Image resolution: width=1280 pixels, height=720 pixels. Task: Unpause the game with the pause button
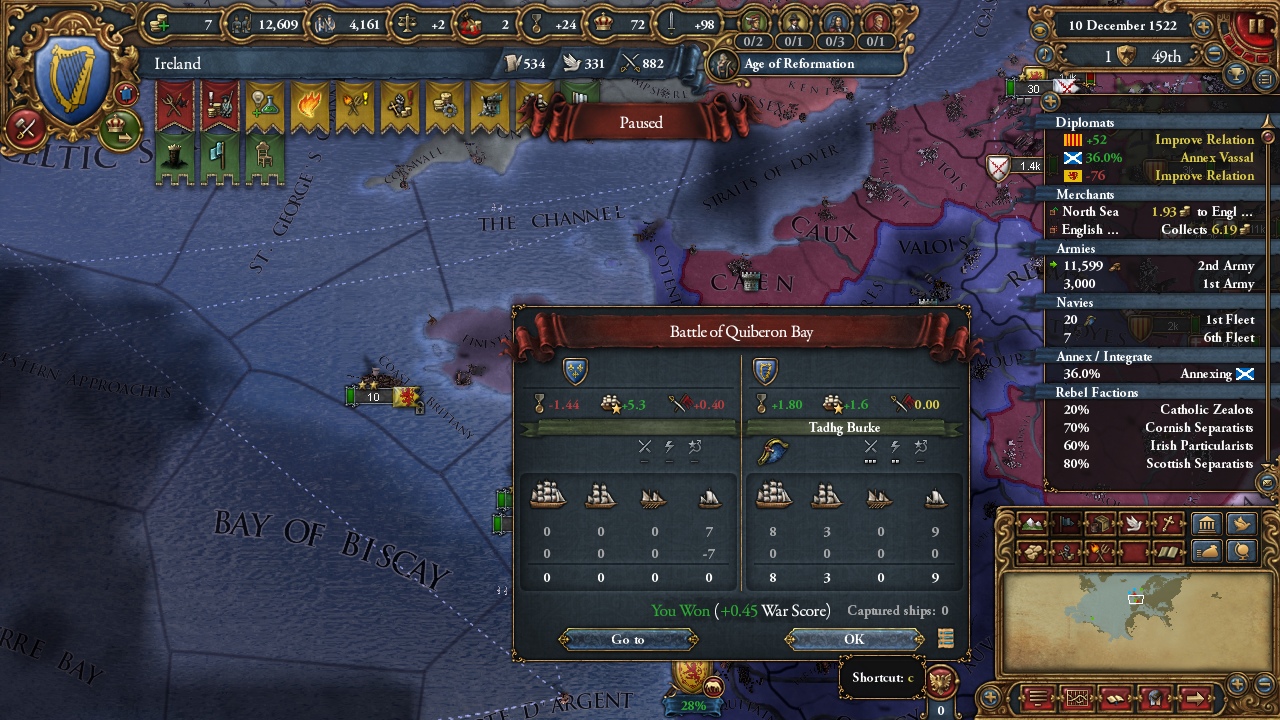point(1256,25)
